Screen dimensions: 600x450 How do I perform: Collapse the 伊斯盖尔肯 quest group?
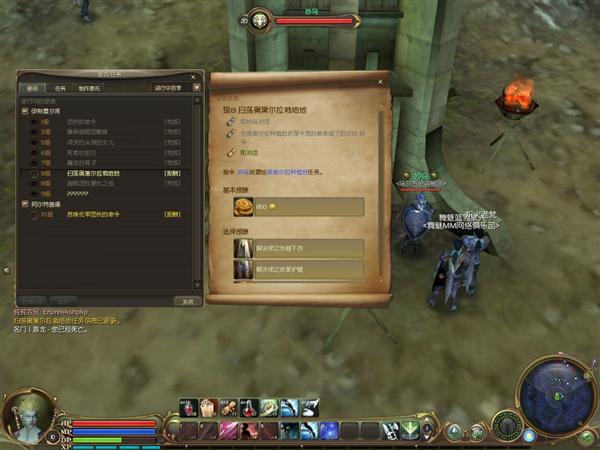[24, 111]
